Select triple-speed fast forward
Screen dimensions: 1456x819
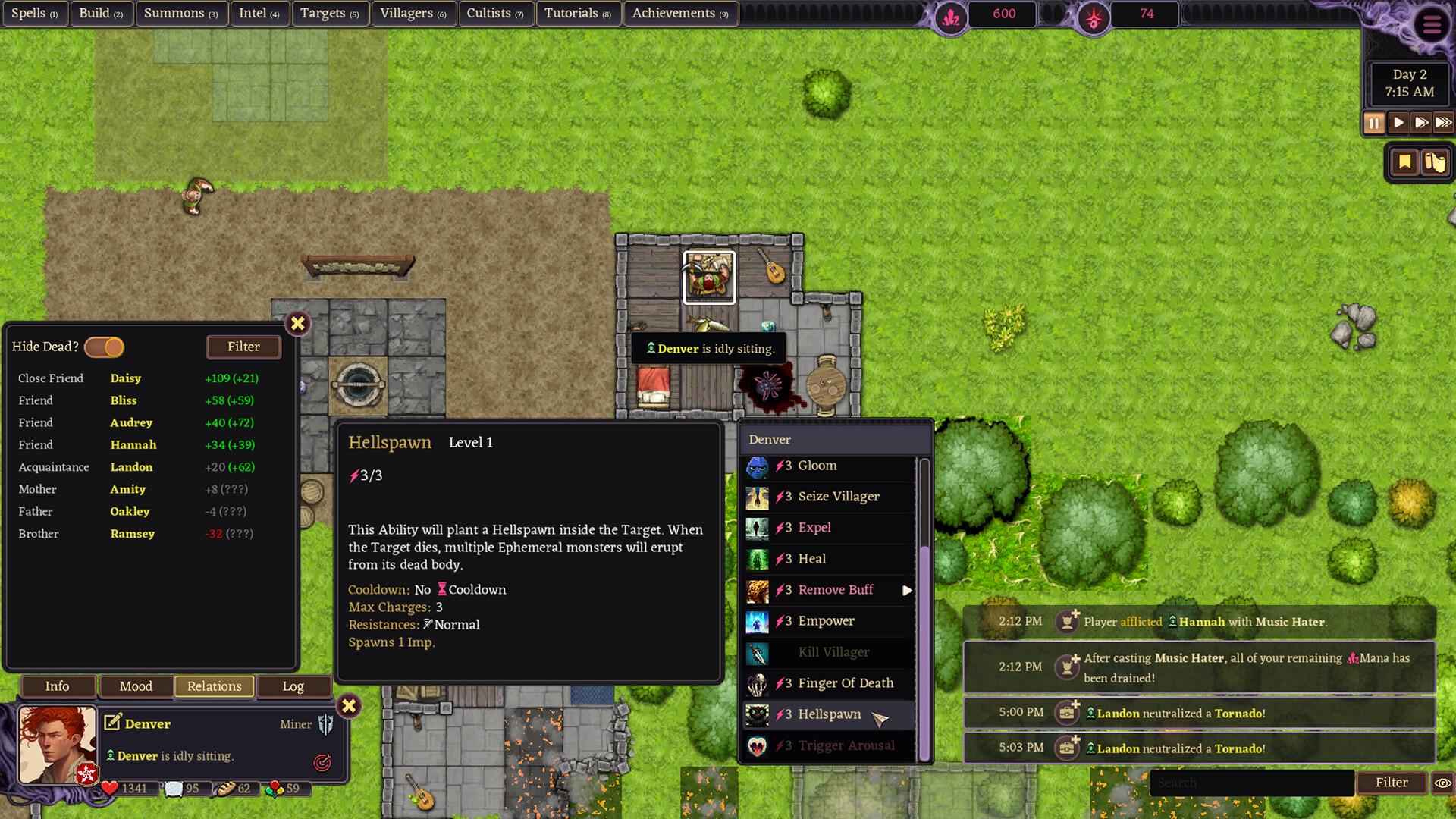(x=1444, y=122)
